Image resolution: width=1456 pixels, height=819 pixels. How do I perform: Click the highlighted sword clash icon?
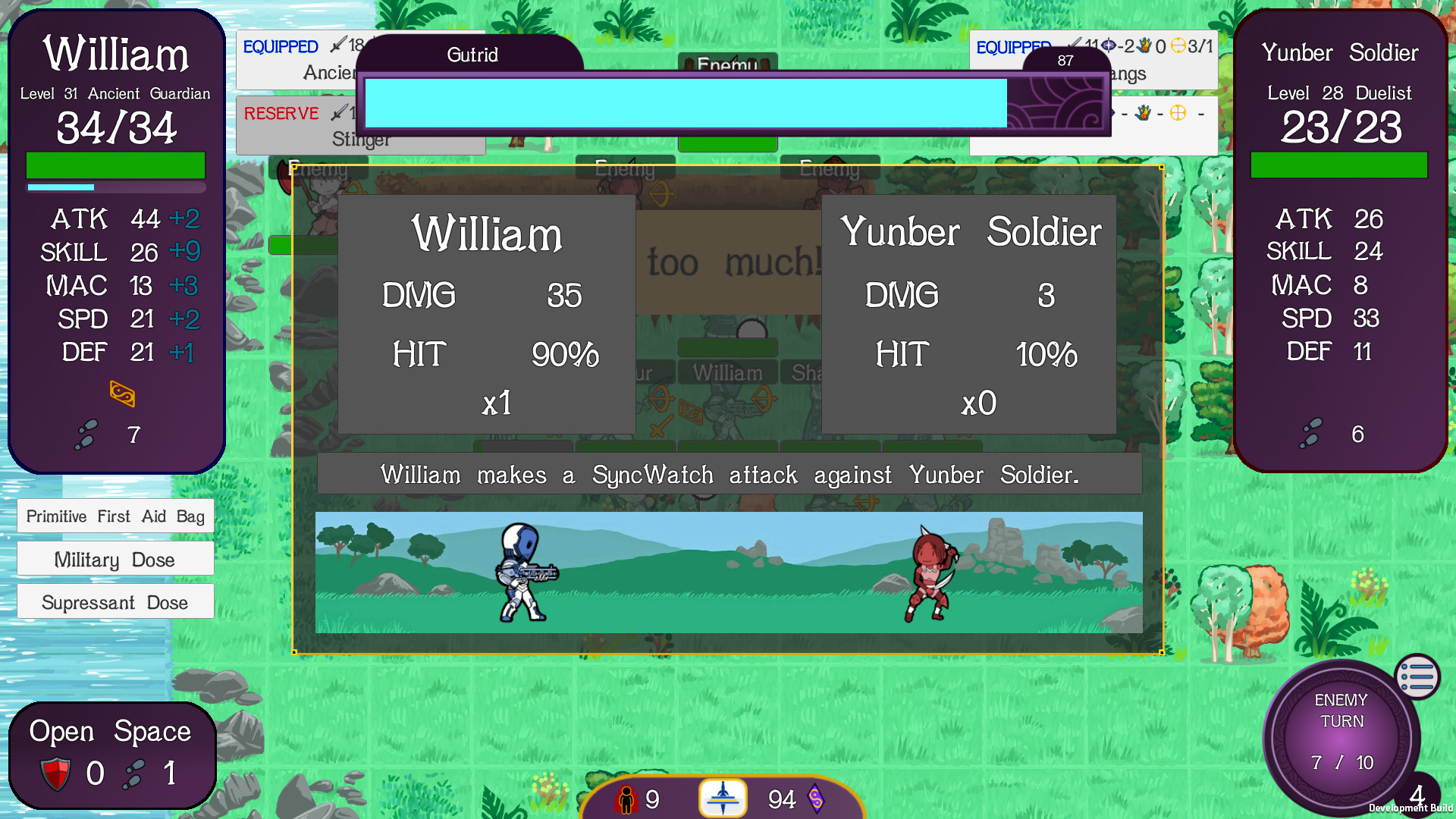tap(723, 796)
